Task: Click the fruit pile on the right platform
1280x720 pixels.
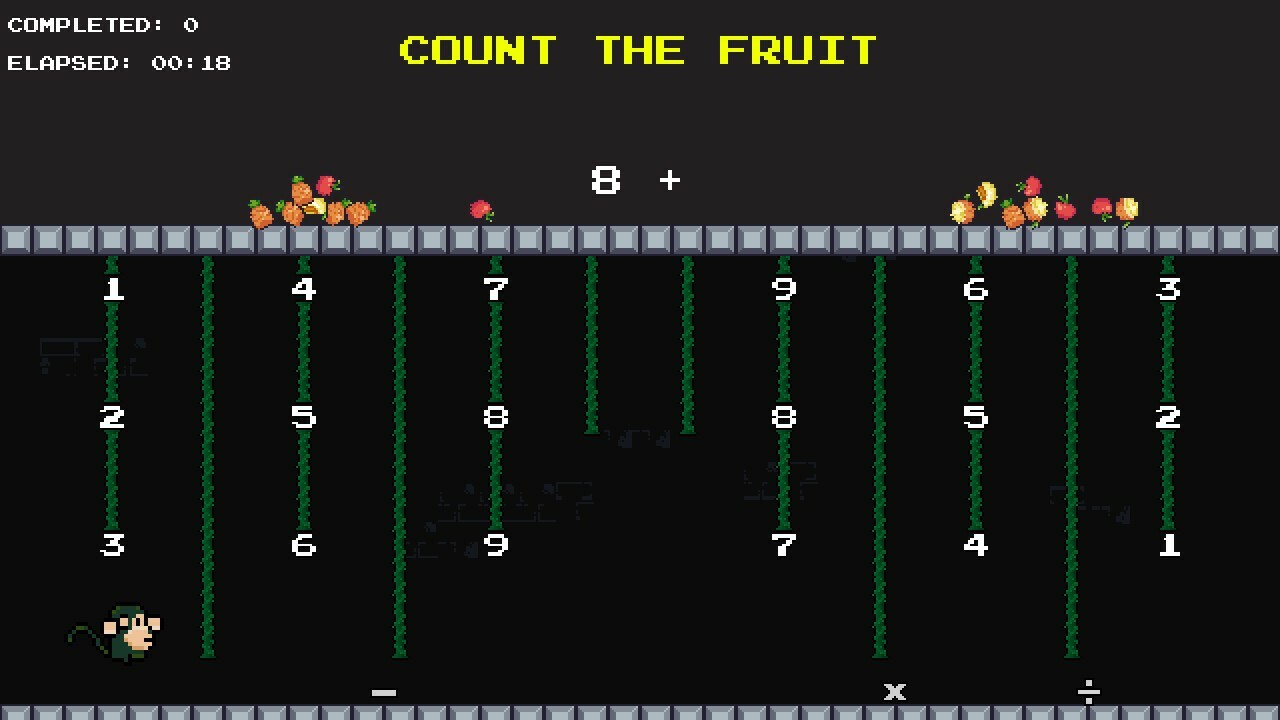Action: click(1040, 203)
